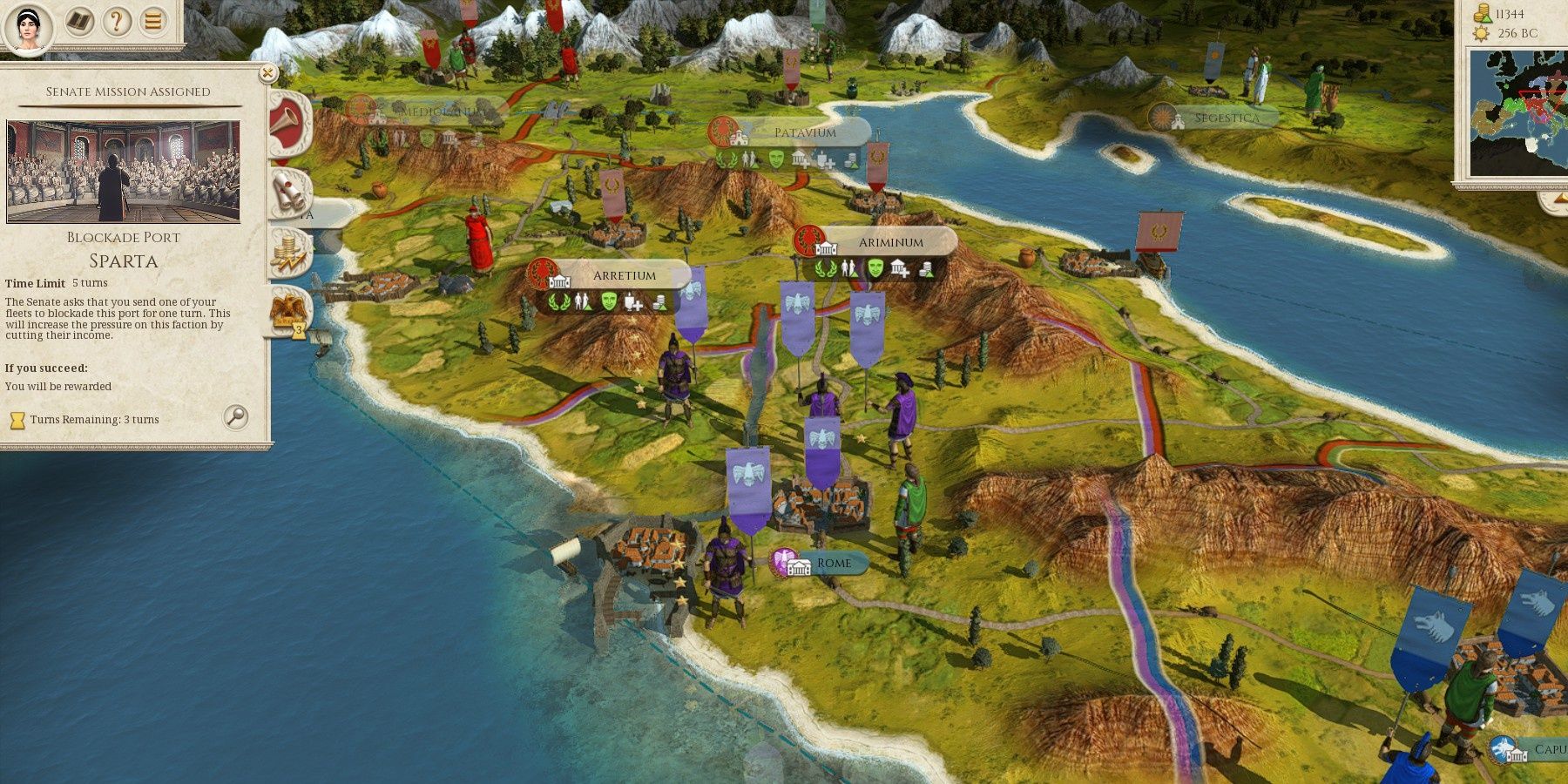Close the Senate Mission Assigned panel

(266, 72)
